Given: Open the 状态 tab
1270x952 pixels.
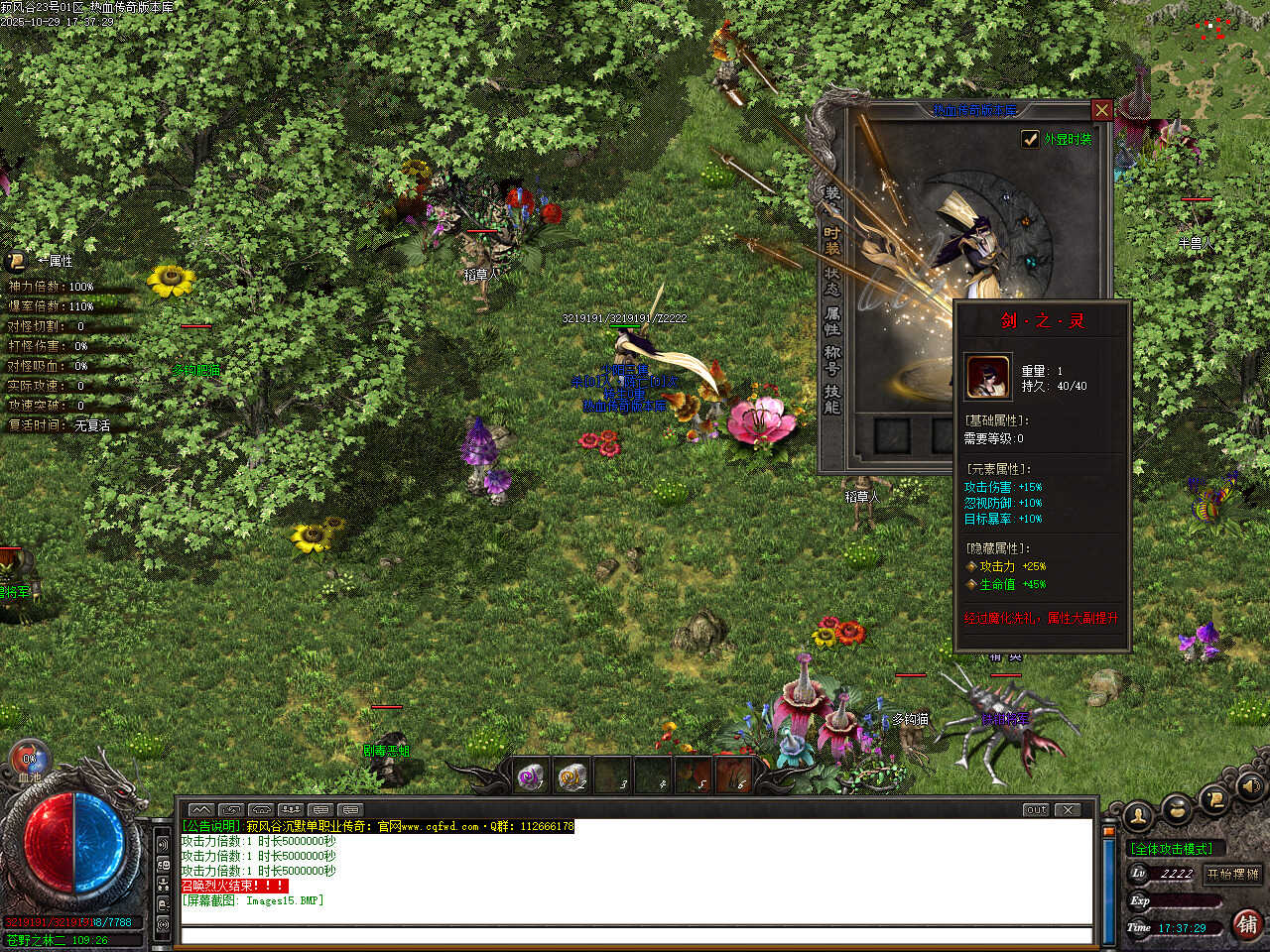Looking at the screenshot, I should 831,281.
